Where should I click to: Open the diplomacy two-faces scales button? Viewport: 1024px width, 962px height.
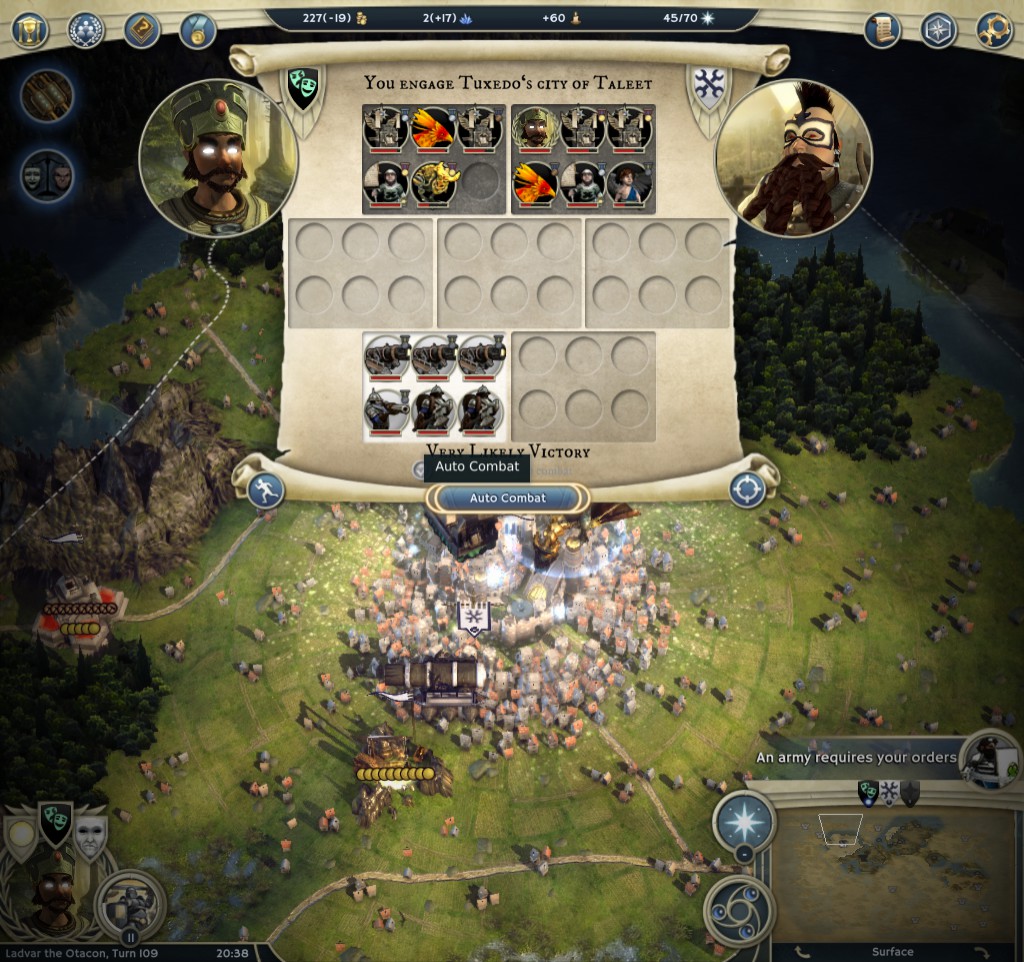click(48, 177)
